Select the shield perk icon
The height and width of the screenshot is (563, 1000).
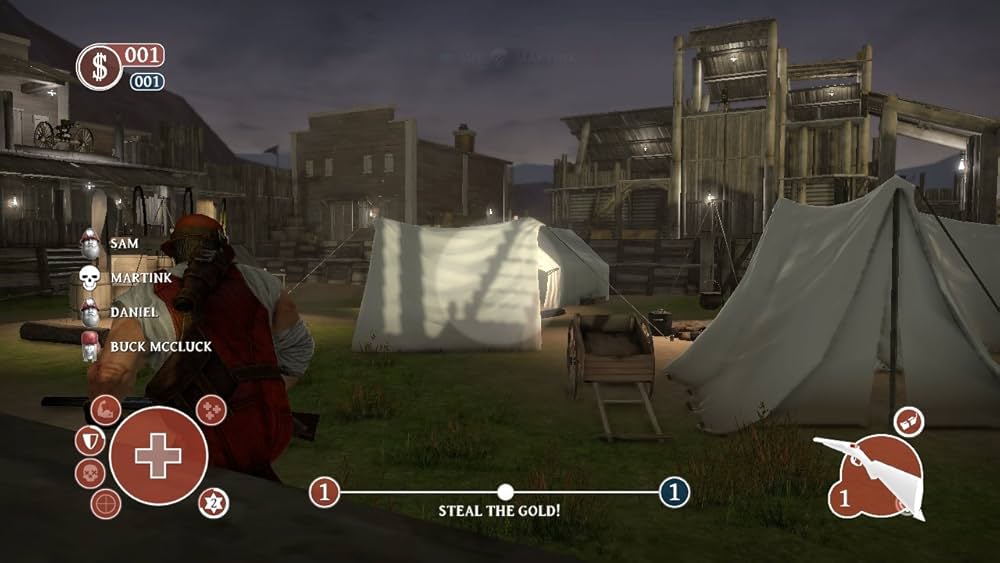point(89,440)
